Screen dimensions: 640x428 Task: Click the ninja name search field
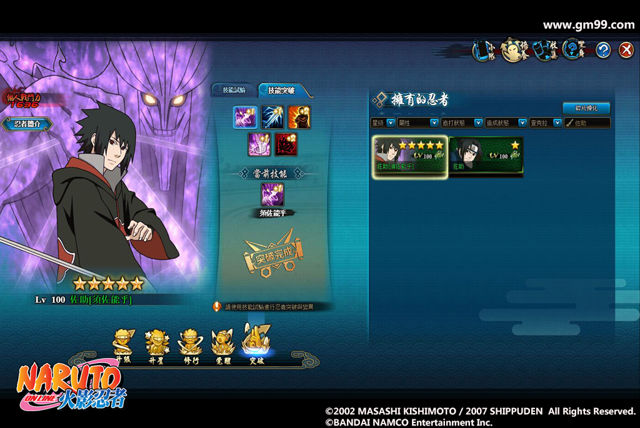tap(588, 123)
